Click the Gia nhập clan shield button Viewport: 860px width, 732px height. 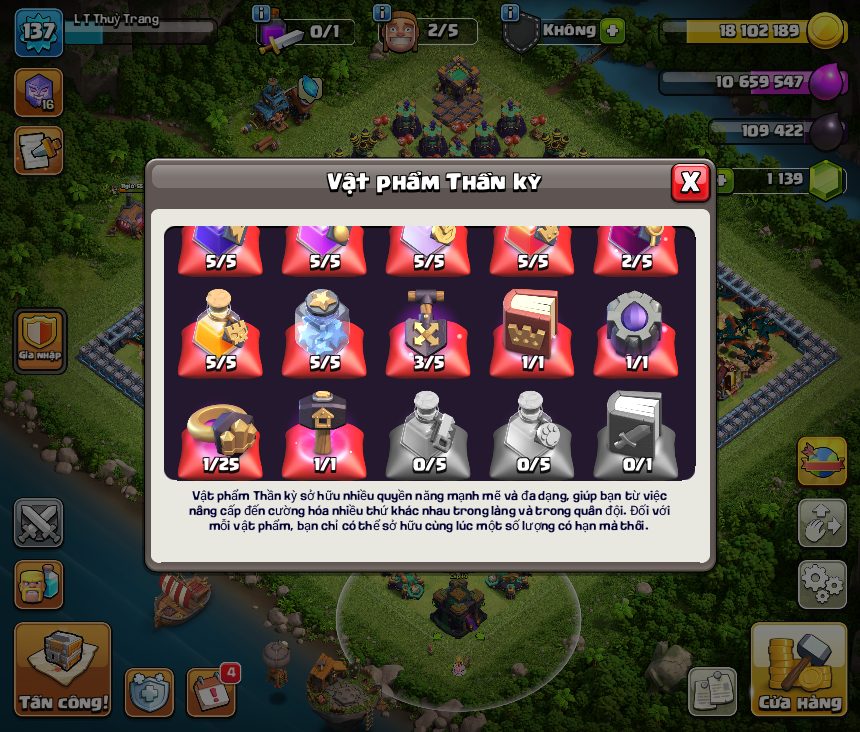pos(40,337)
